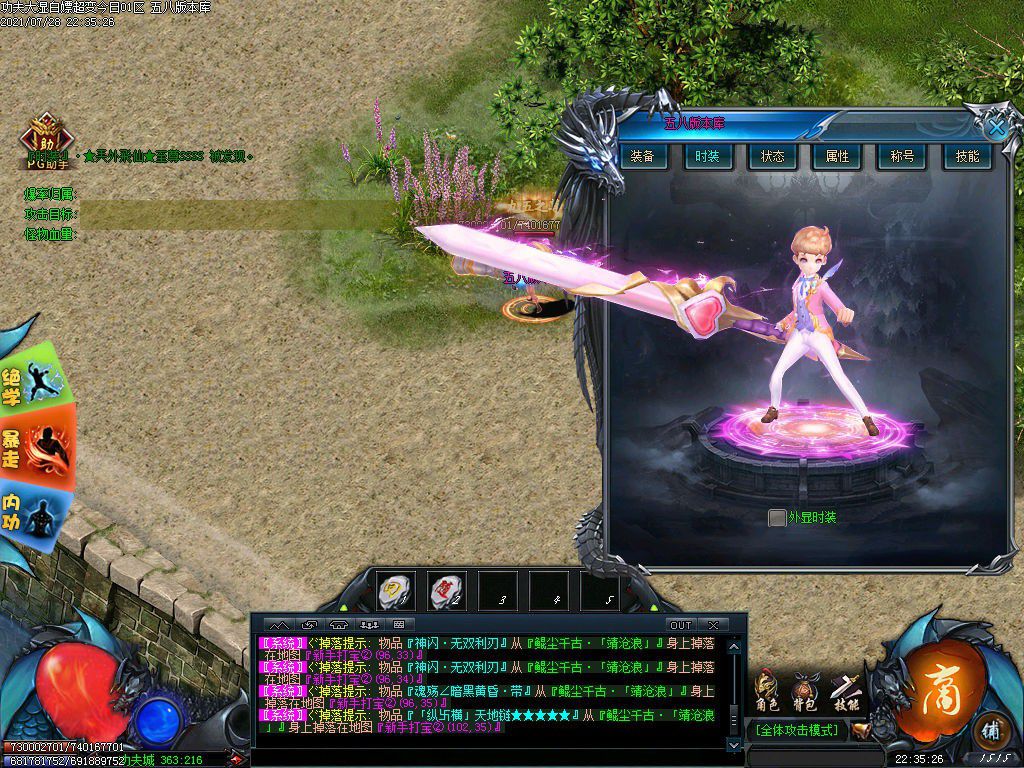Image resolution: width=1024 pixels, height=768 pixels.
Task: Use the red rune in hotbar slot 2
Action: pyautogui.click(x=446, y=591)
